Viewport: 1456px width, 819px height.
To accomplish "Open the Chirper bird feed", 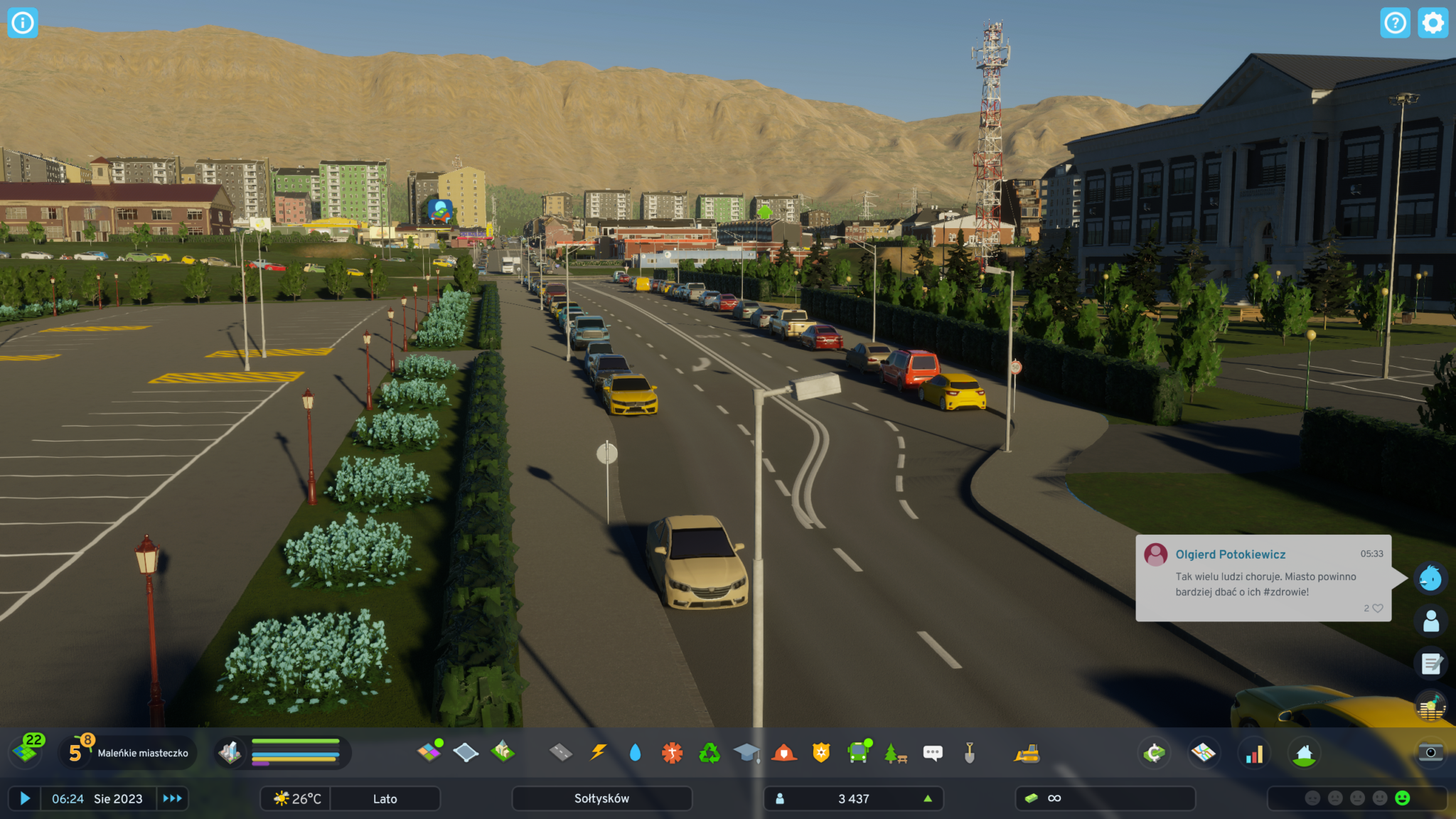I will pyautogui.click(x=1430, y=579).
